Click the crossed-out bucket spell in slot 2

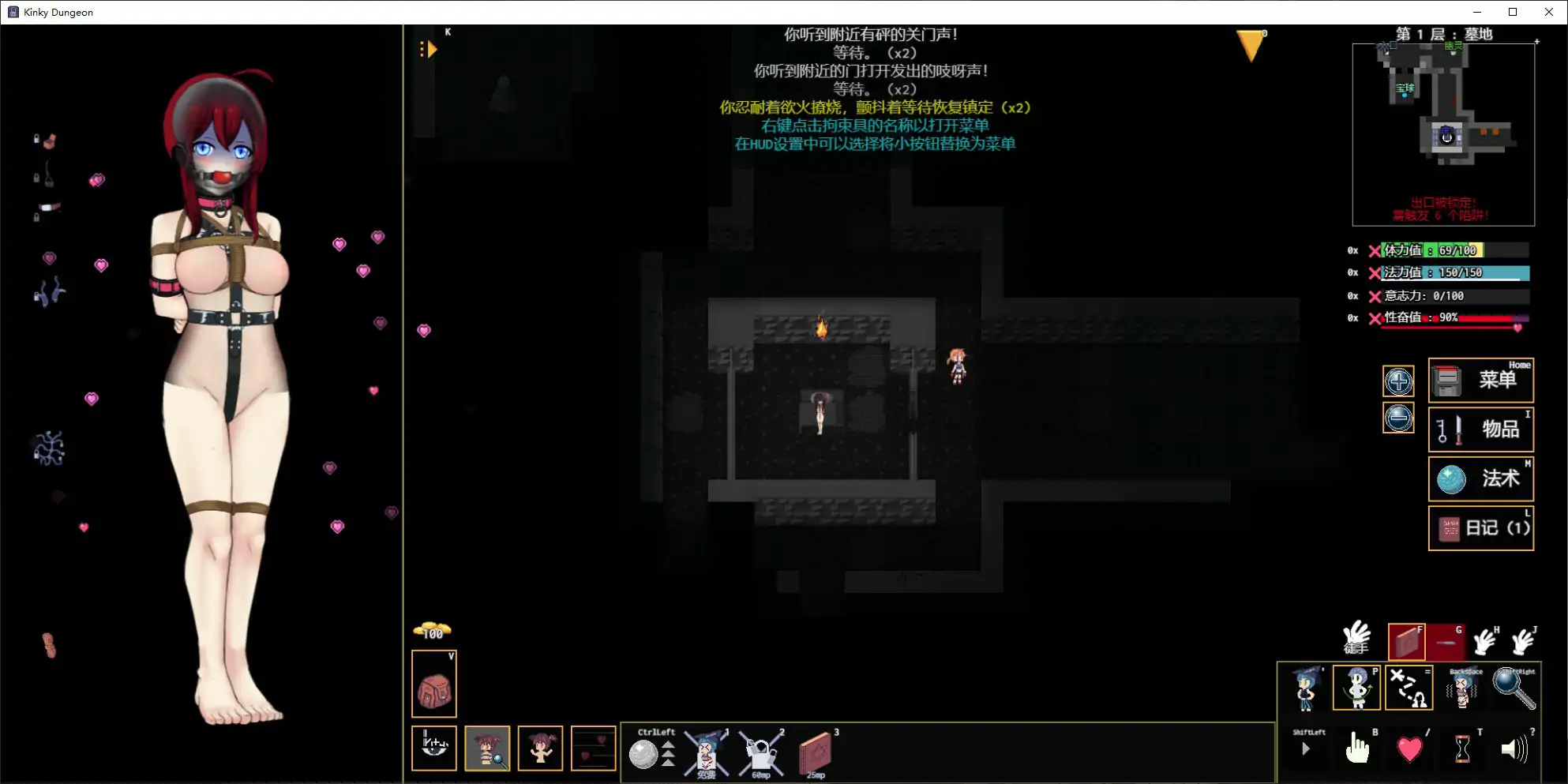(759, 754)
